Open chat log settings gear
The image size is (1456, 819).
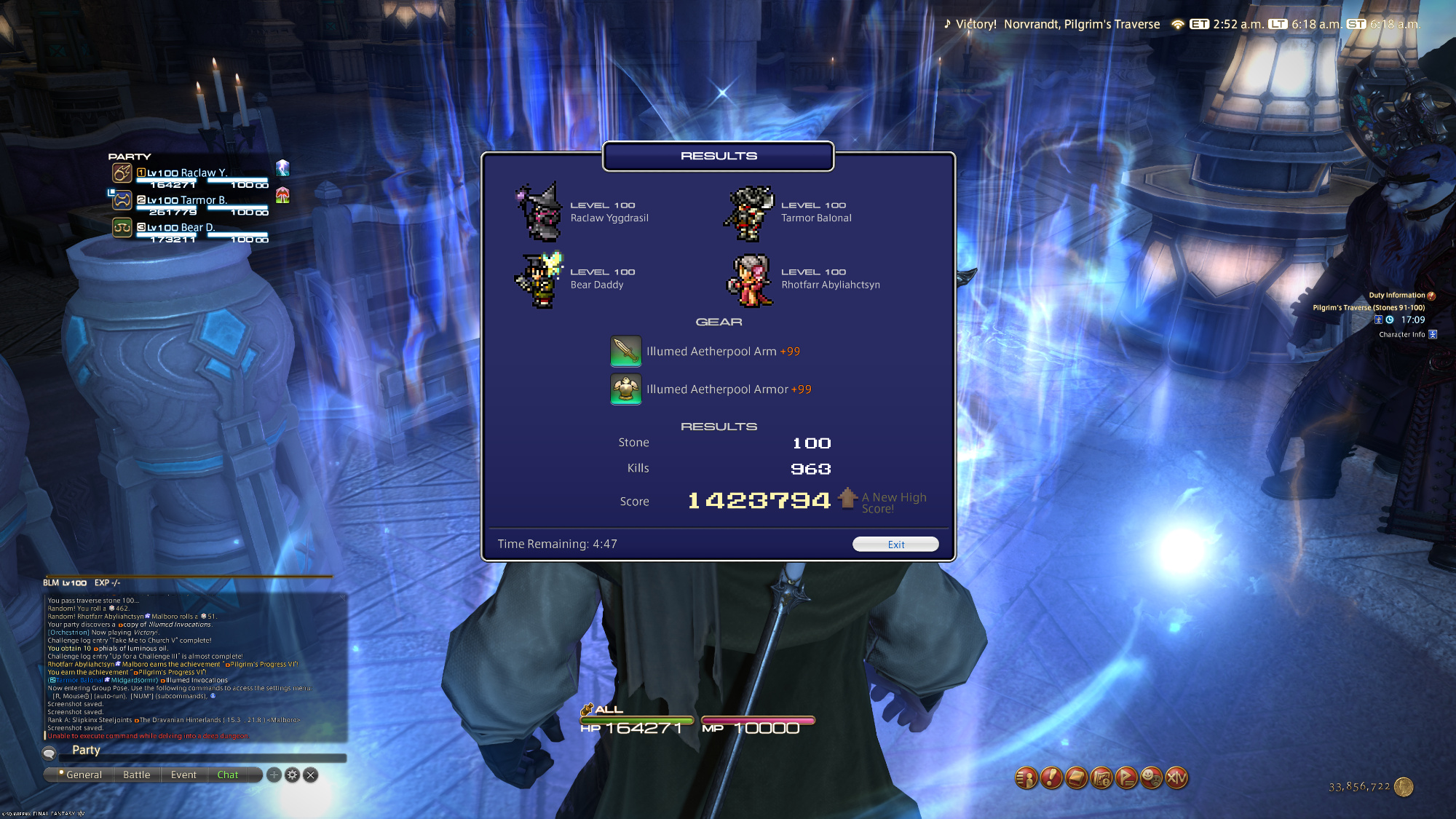[292, 775]
